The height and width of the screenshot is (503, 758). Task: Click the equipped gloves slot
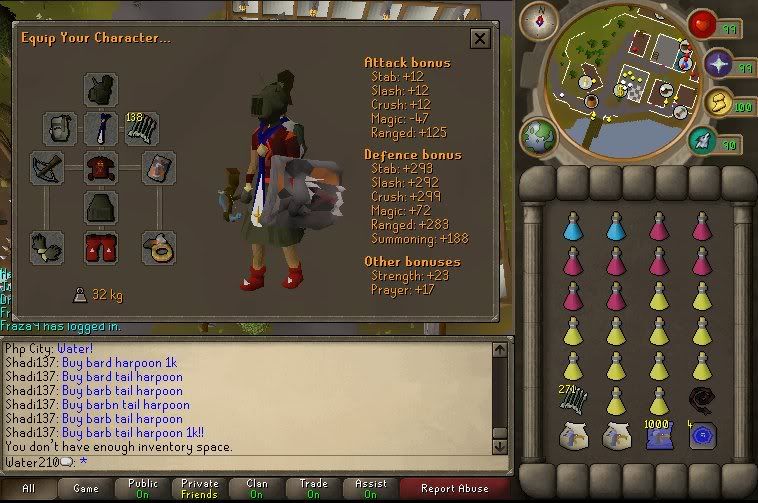tap(47, 247)
